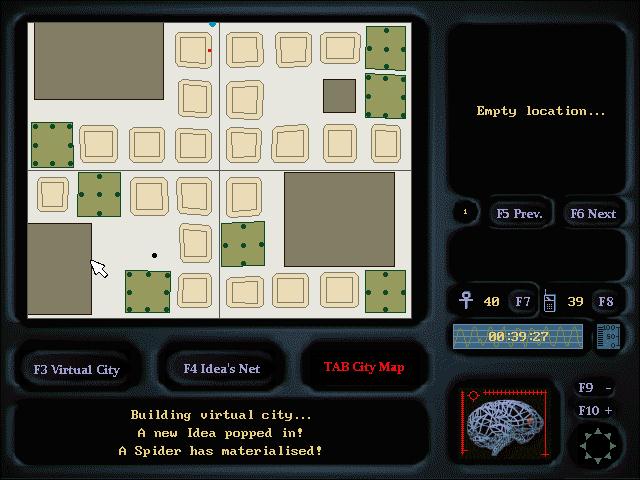
Task: Switch to F4 Idea's Net
Action: pyautogui.click(x=221, y=368)
